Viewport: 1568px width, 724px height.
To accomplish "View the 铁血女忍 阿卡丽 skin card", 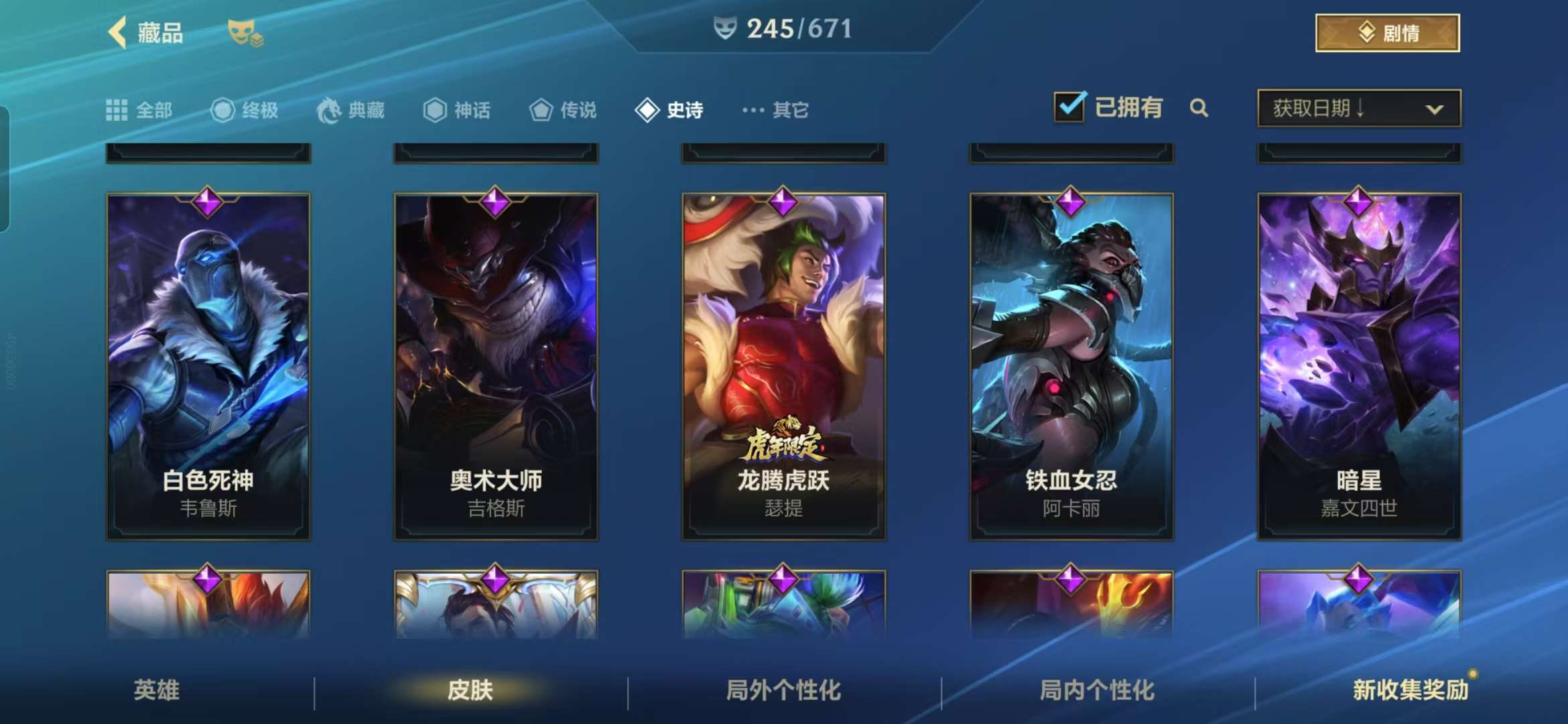I will tap(1071, 366).
